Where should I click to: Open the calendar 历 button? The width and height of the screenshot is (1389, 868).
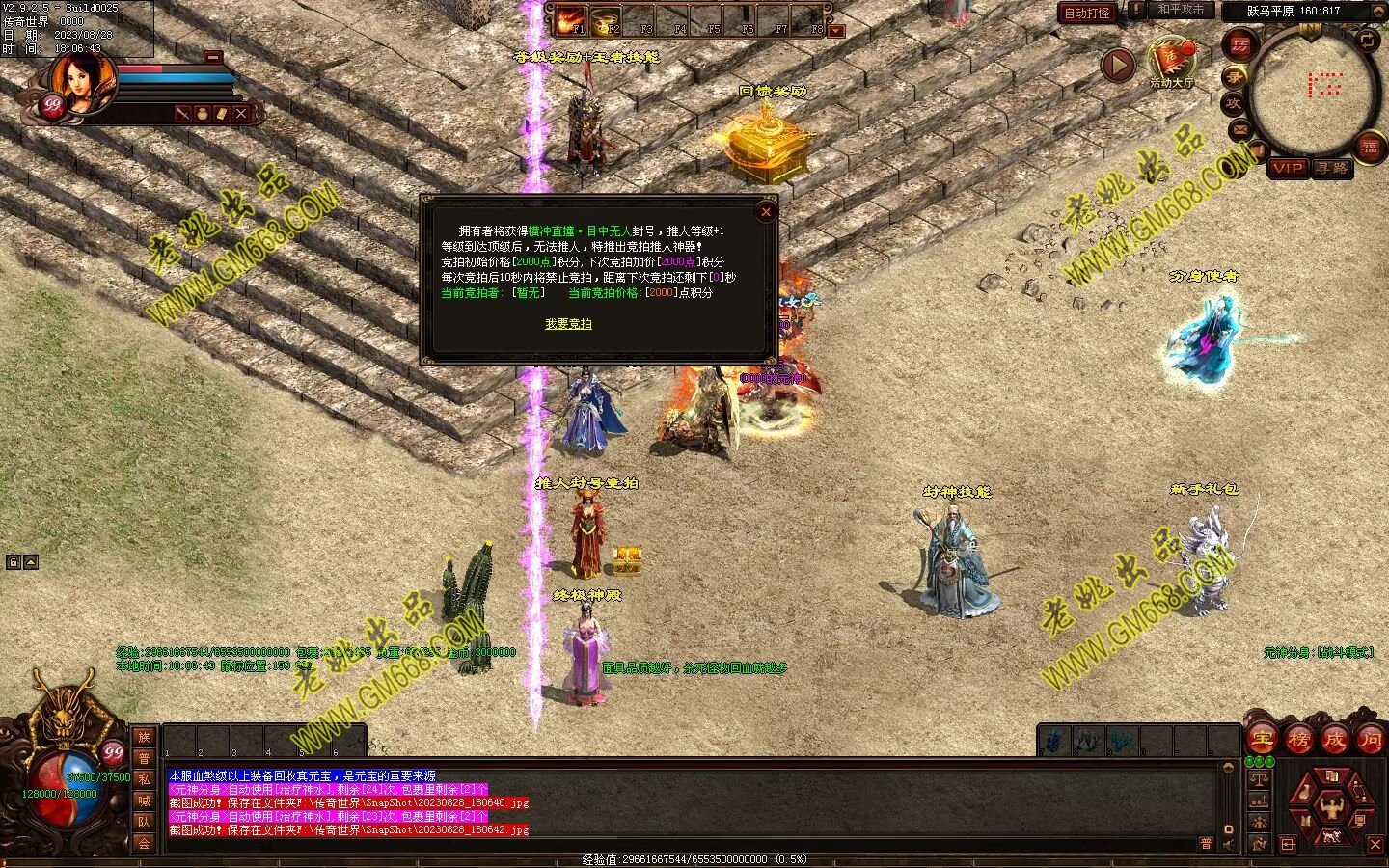(x=1239, y=44)
